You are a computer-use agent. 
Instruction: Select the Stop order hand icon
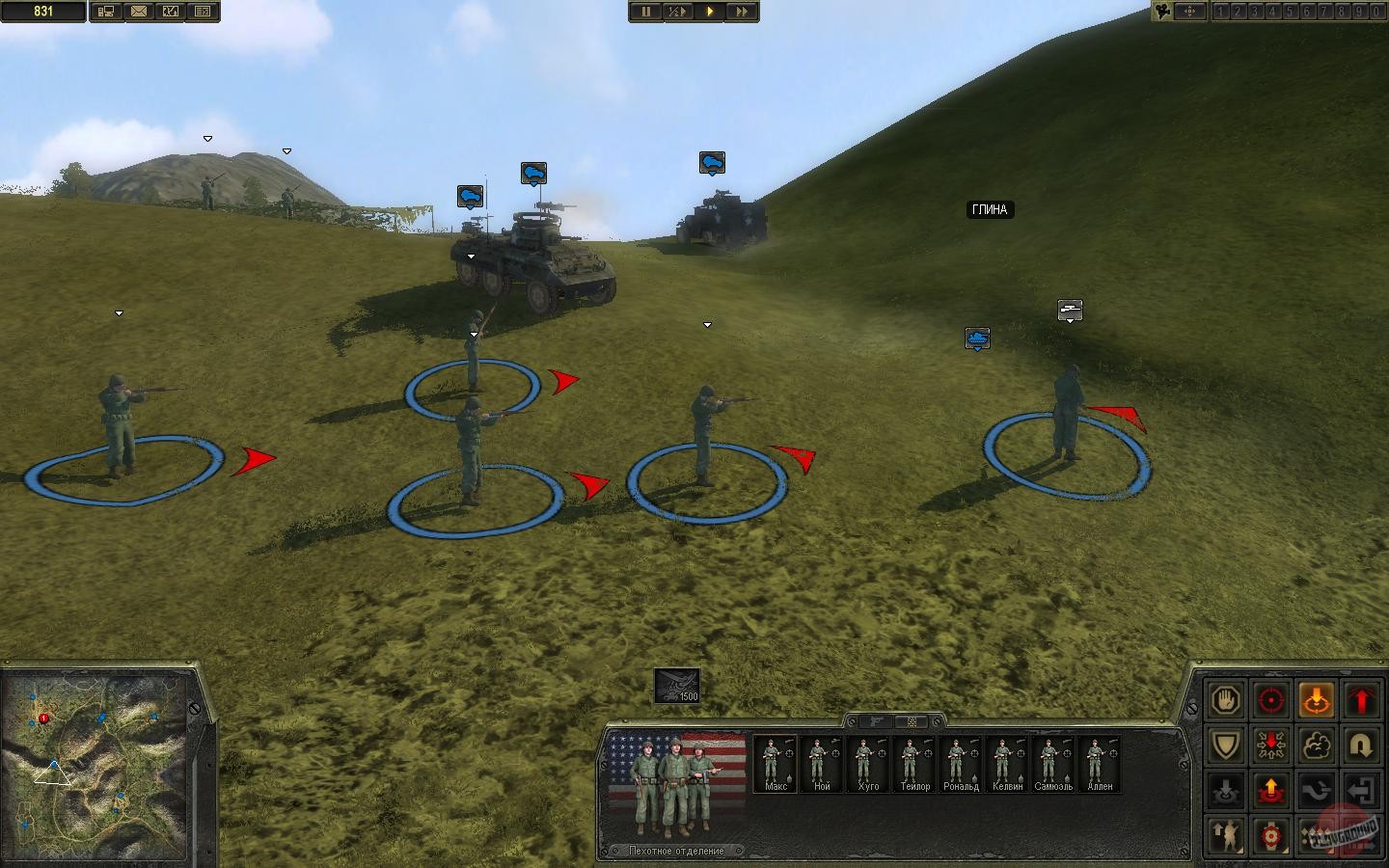[1226, 700]
